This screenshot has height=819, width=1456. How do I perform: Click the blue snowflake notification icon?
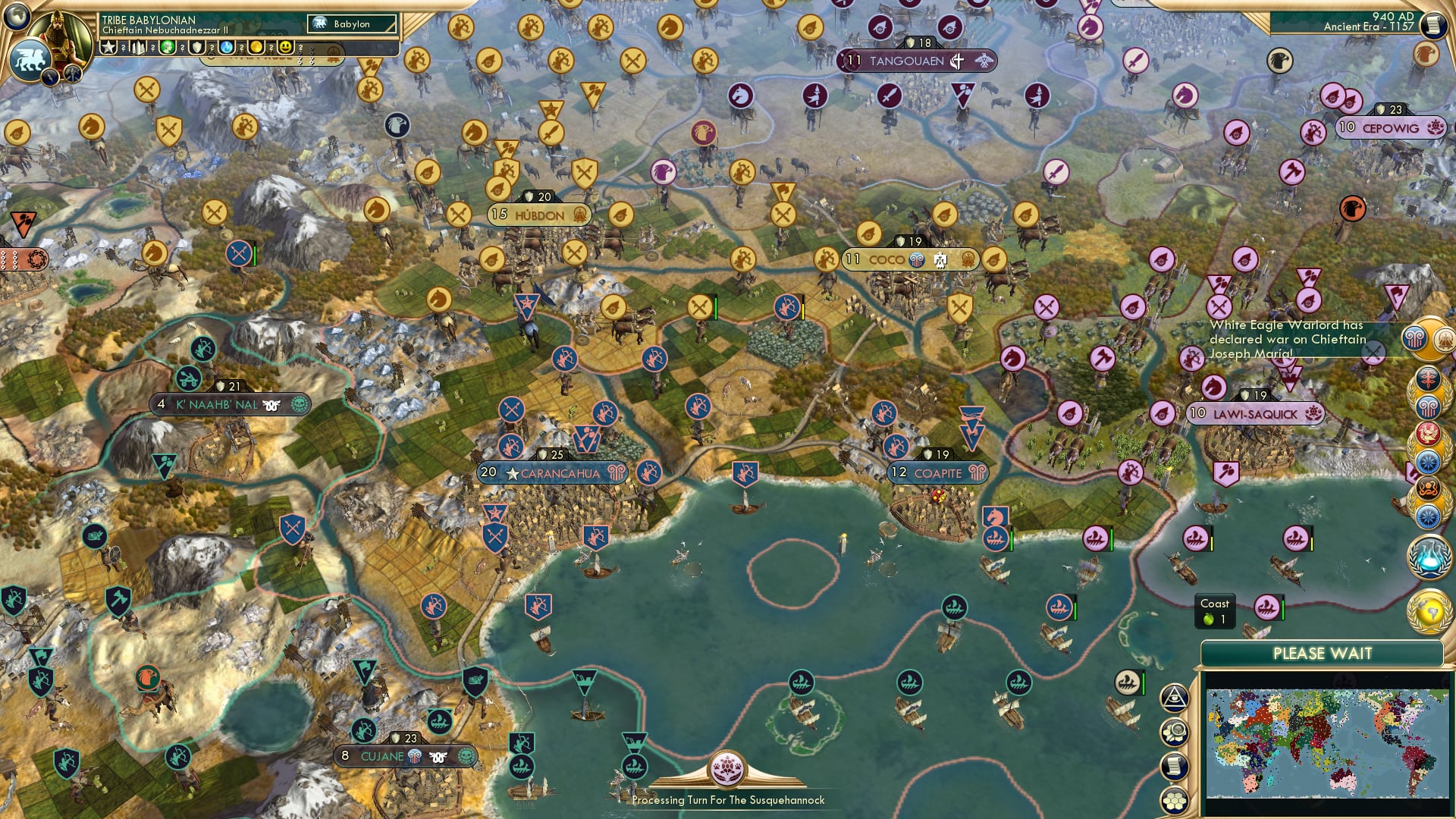[x=1430, y=460]
